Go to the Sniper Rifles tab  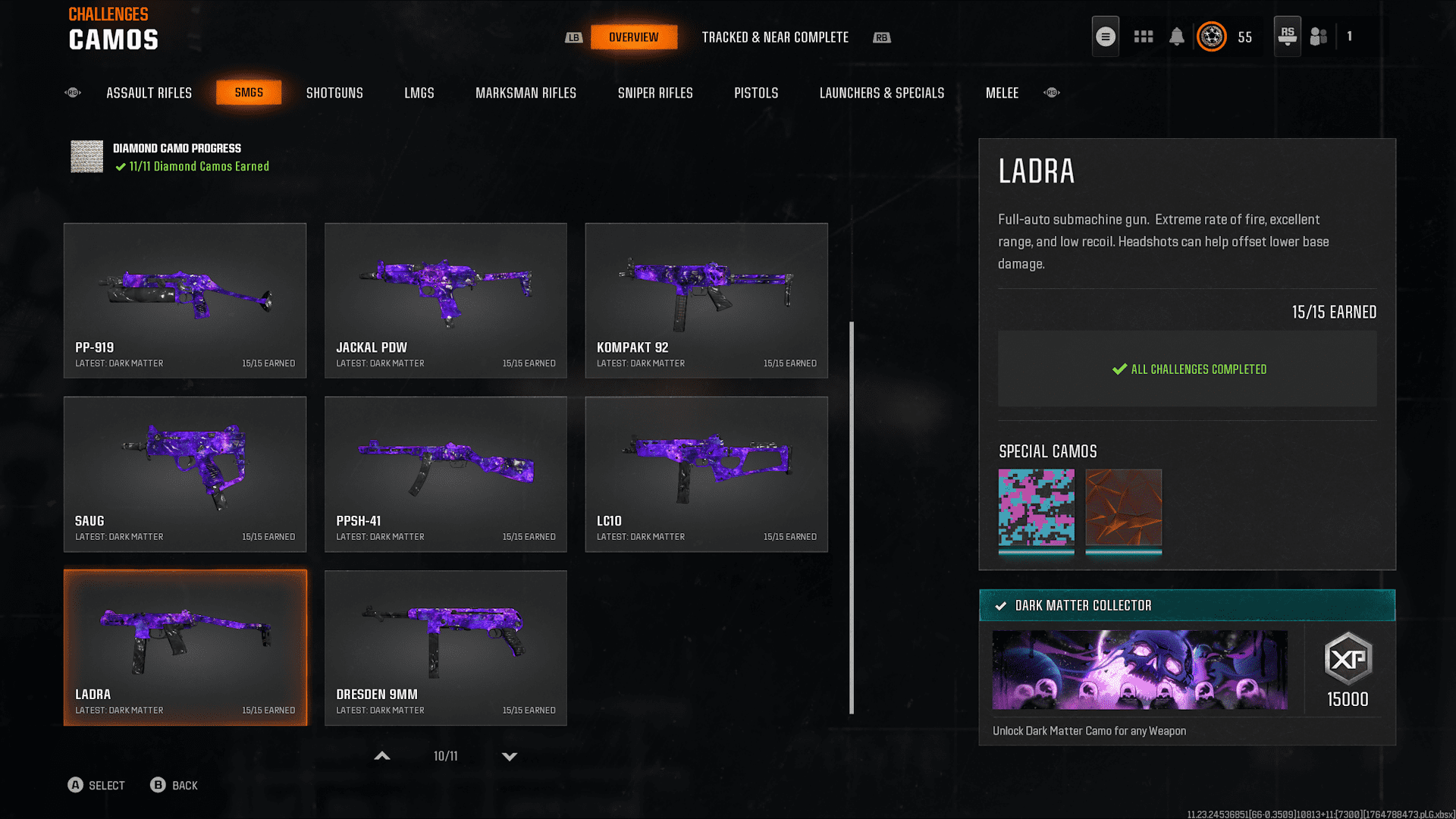tap(655, 93)
